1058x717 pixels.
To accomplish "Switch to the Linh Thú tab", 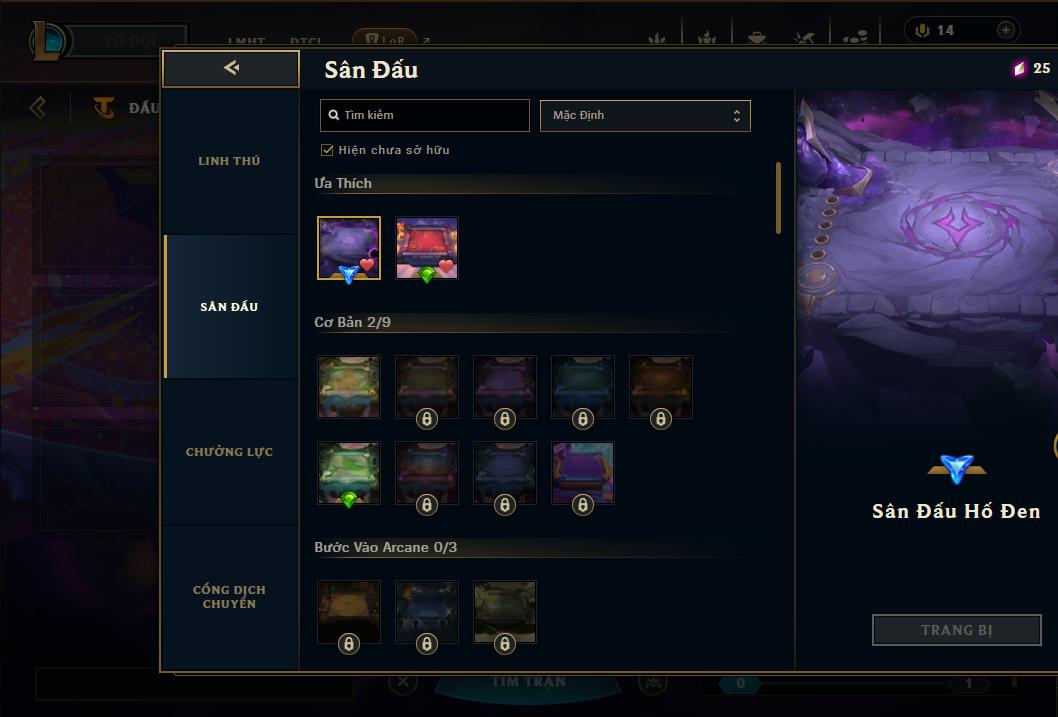I will [x=229, y=161].
